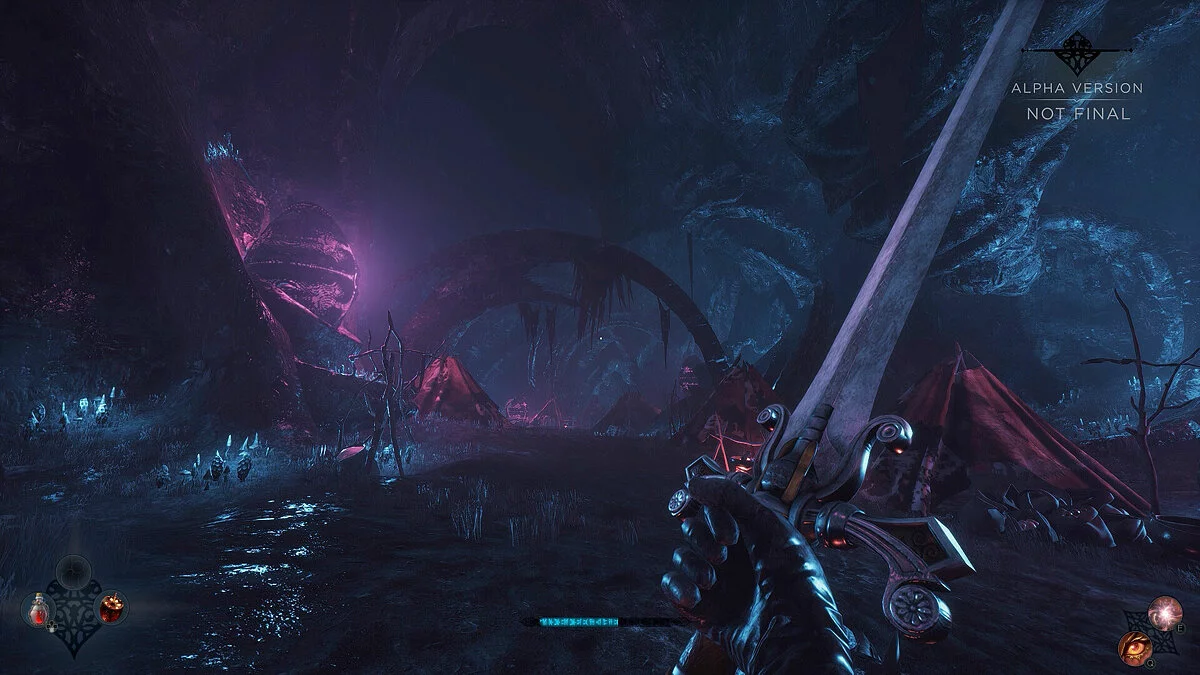Viewport: 1200px width, 675px height.
Task: Select the glowing ember item slot
Action: [x=112, y=607]
